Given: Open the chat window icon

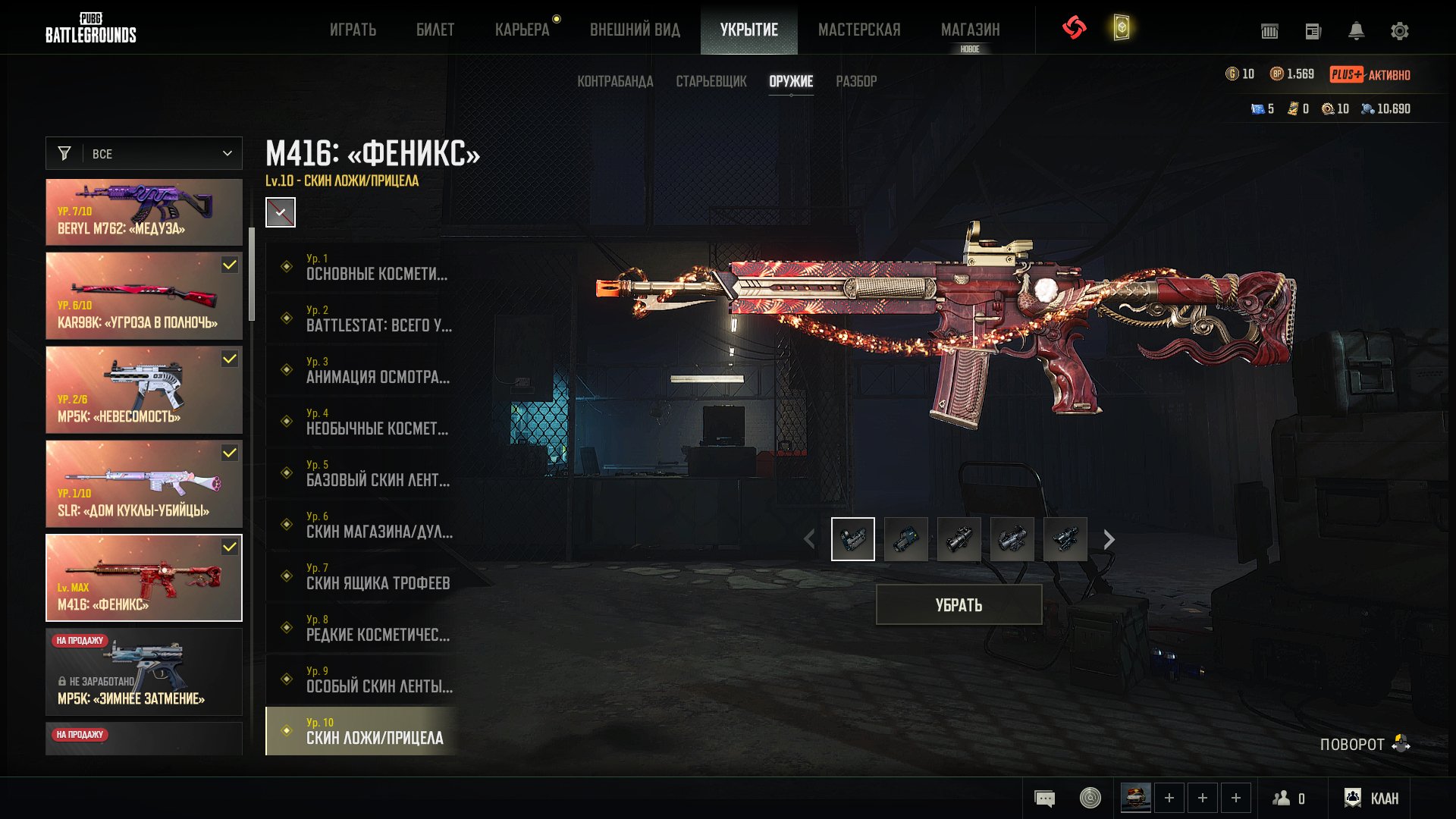Looking at the screenshot, I should click(x=1044, y=799).
